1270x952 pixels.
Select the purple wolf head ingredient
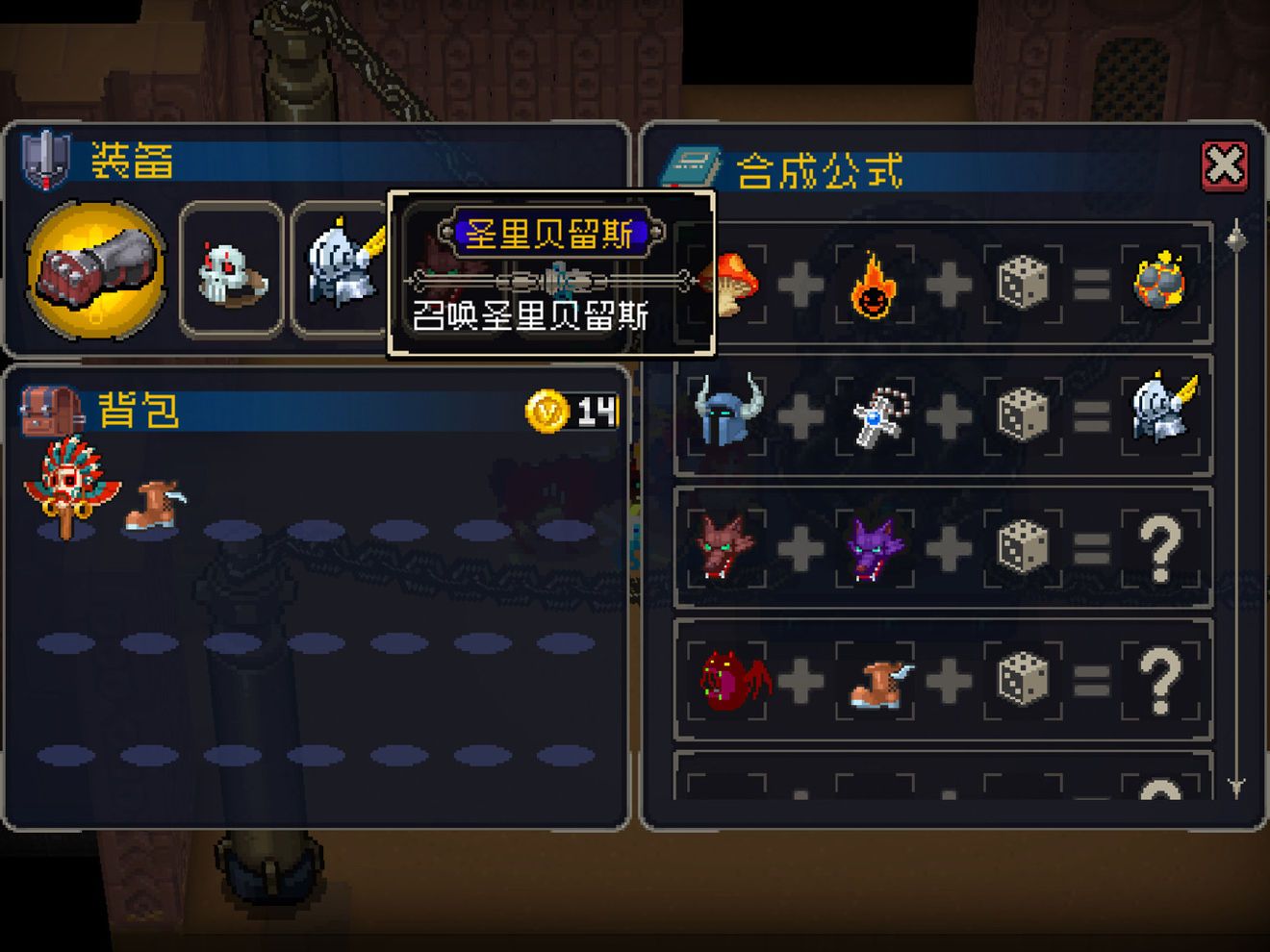click(x=875, y=547)
